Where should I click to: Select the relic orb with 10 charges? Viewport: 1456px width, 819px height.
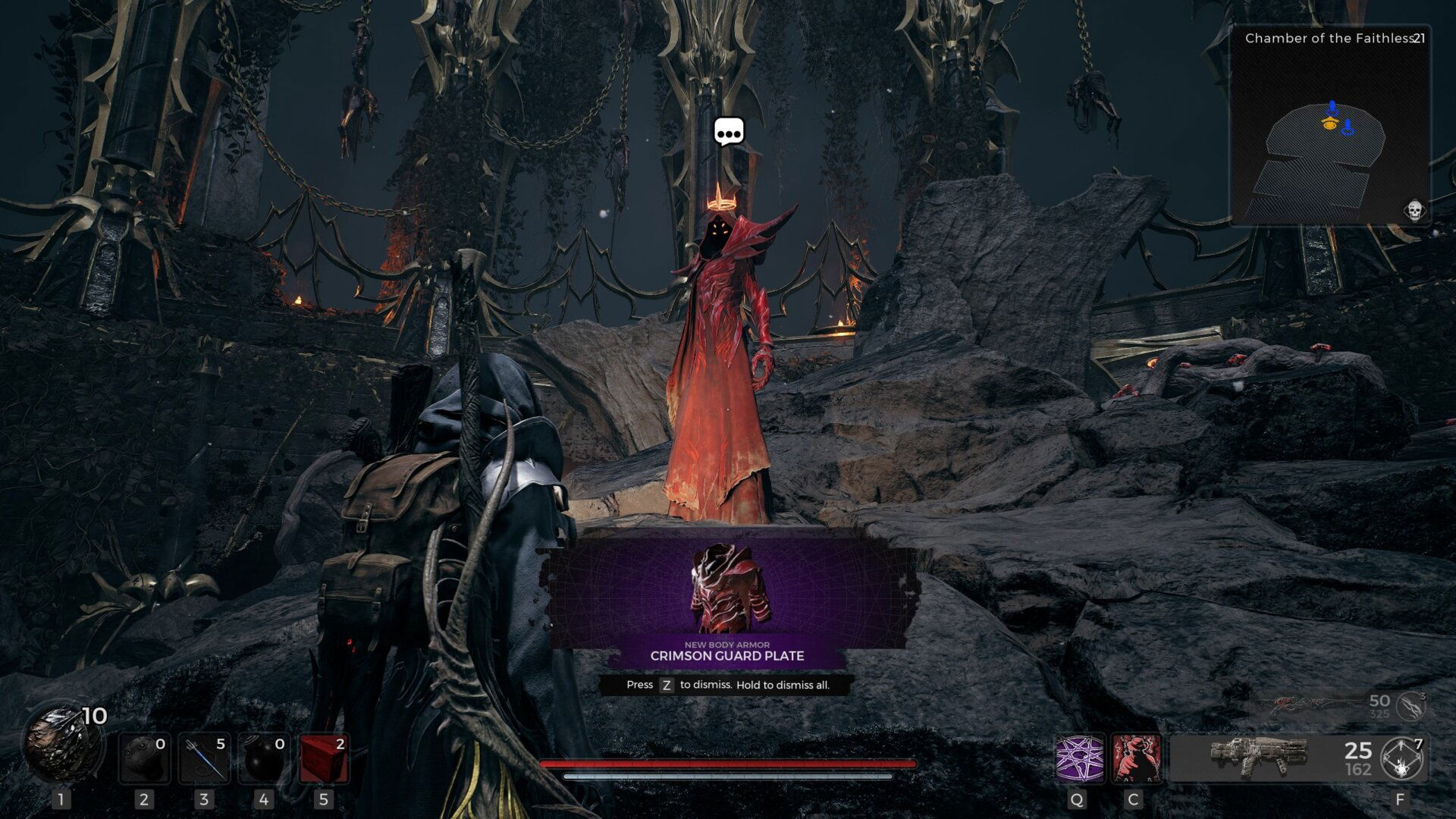pos(62,745)
